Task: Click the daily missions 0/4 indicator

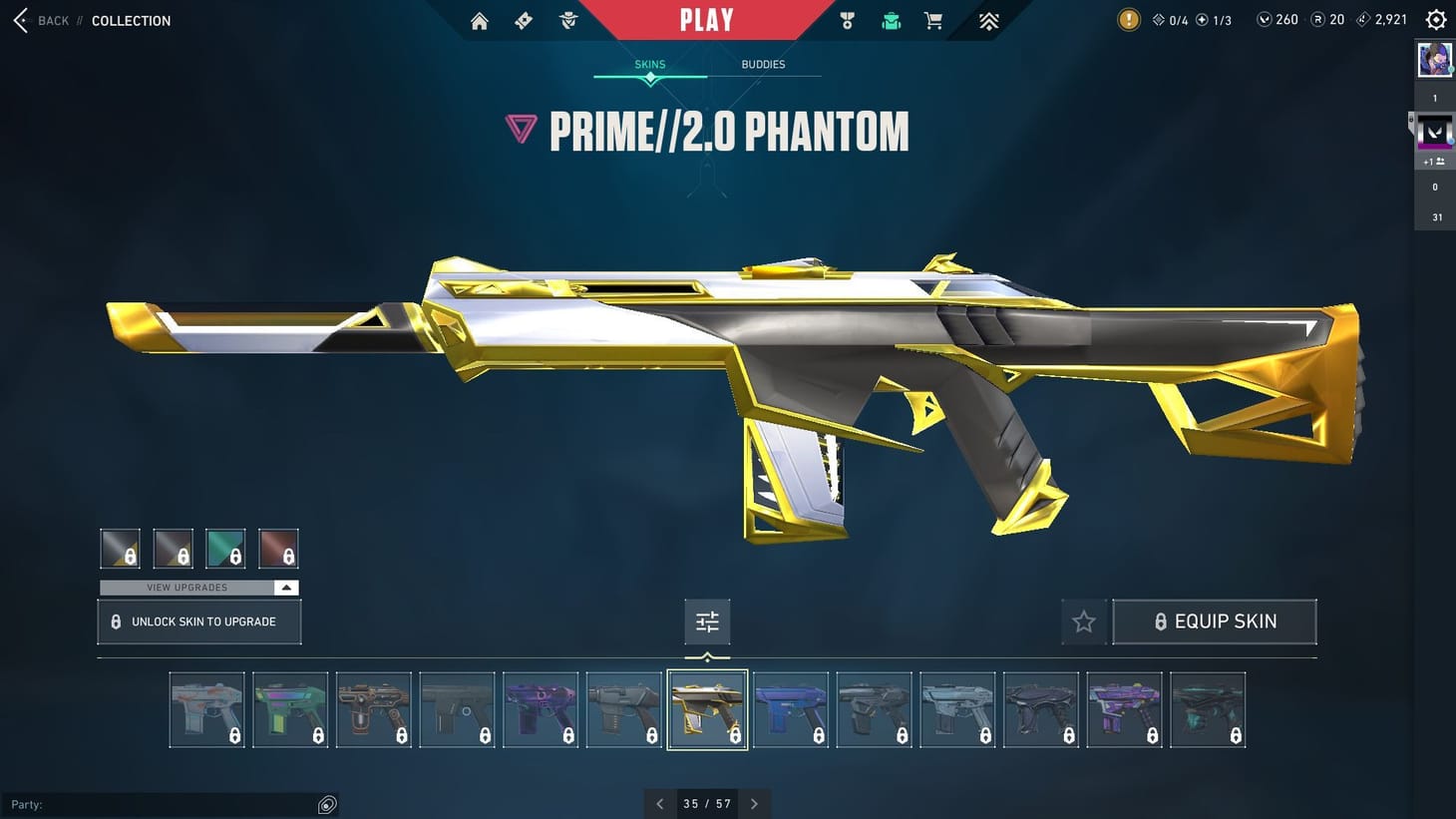Action: pos(1168,18)
